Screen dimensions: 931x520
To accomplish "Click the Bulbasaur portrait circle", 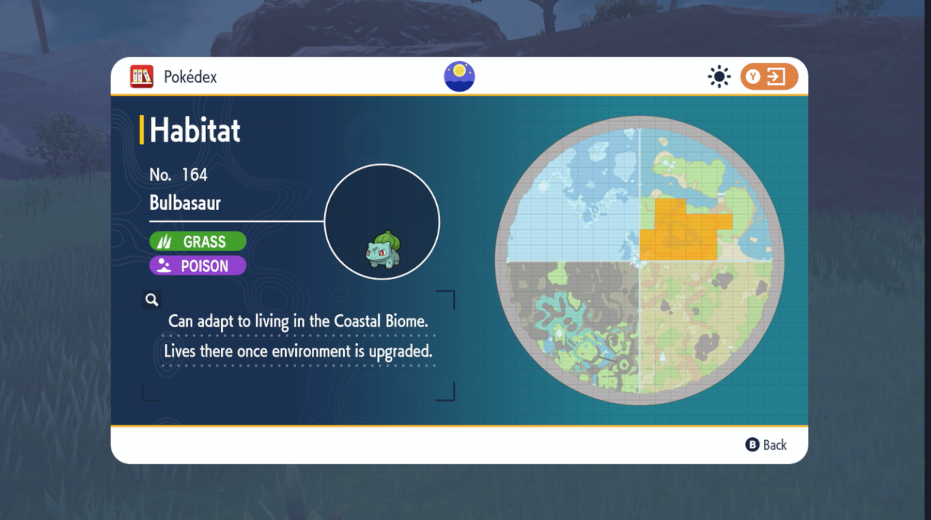I will [382, 222].
